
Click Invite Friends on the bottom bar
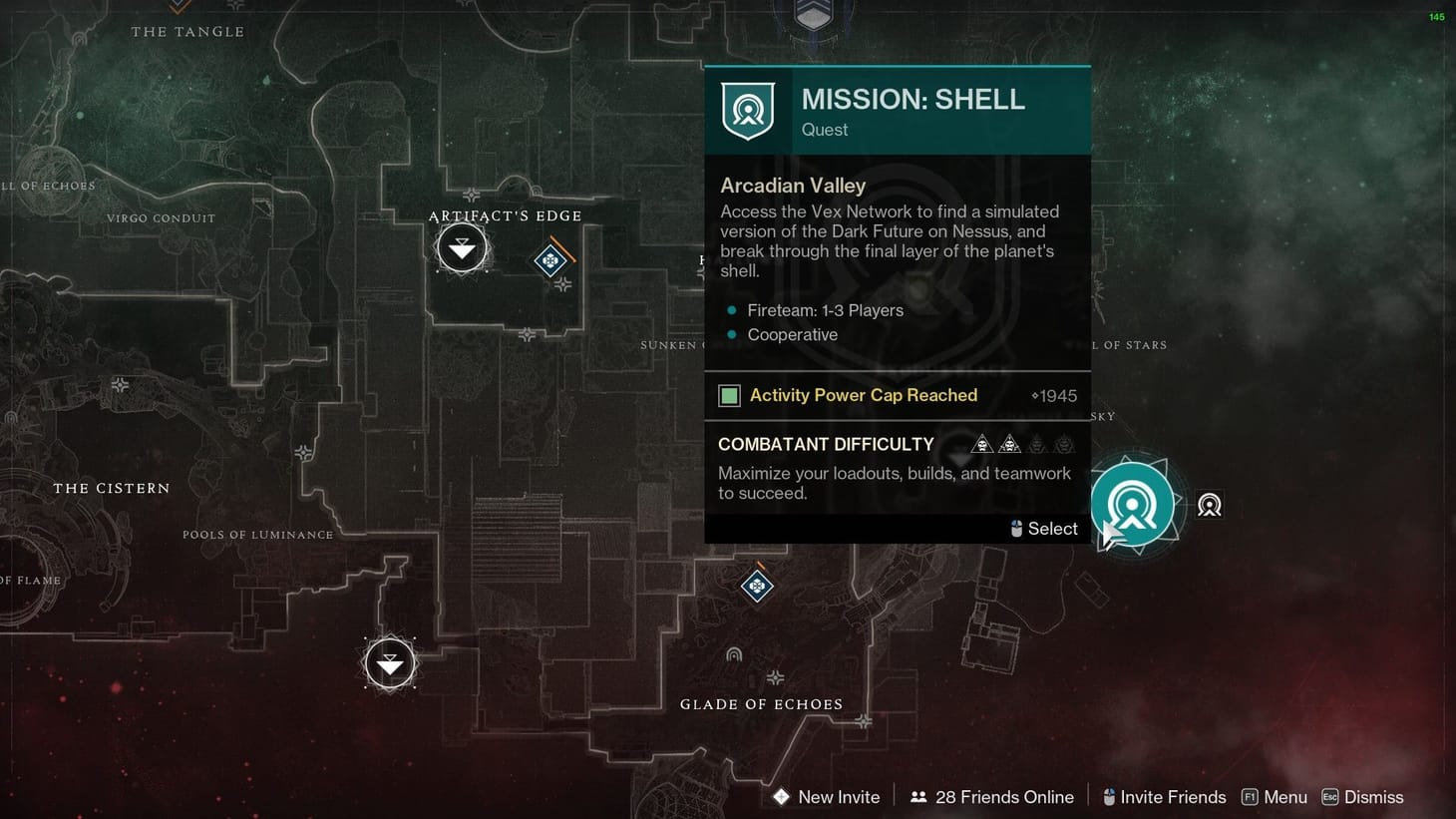tap(1173, 796)
